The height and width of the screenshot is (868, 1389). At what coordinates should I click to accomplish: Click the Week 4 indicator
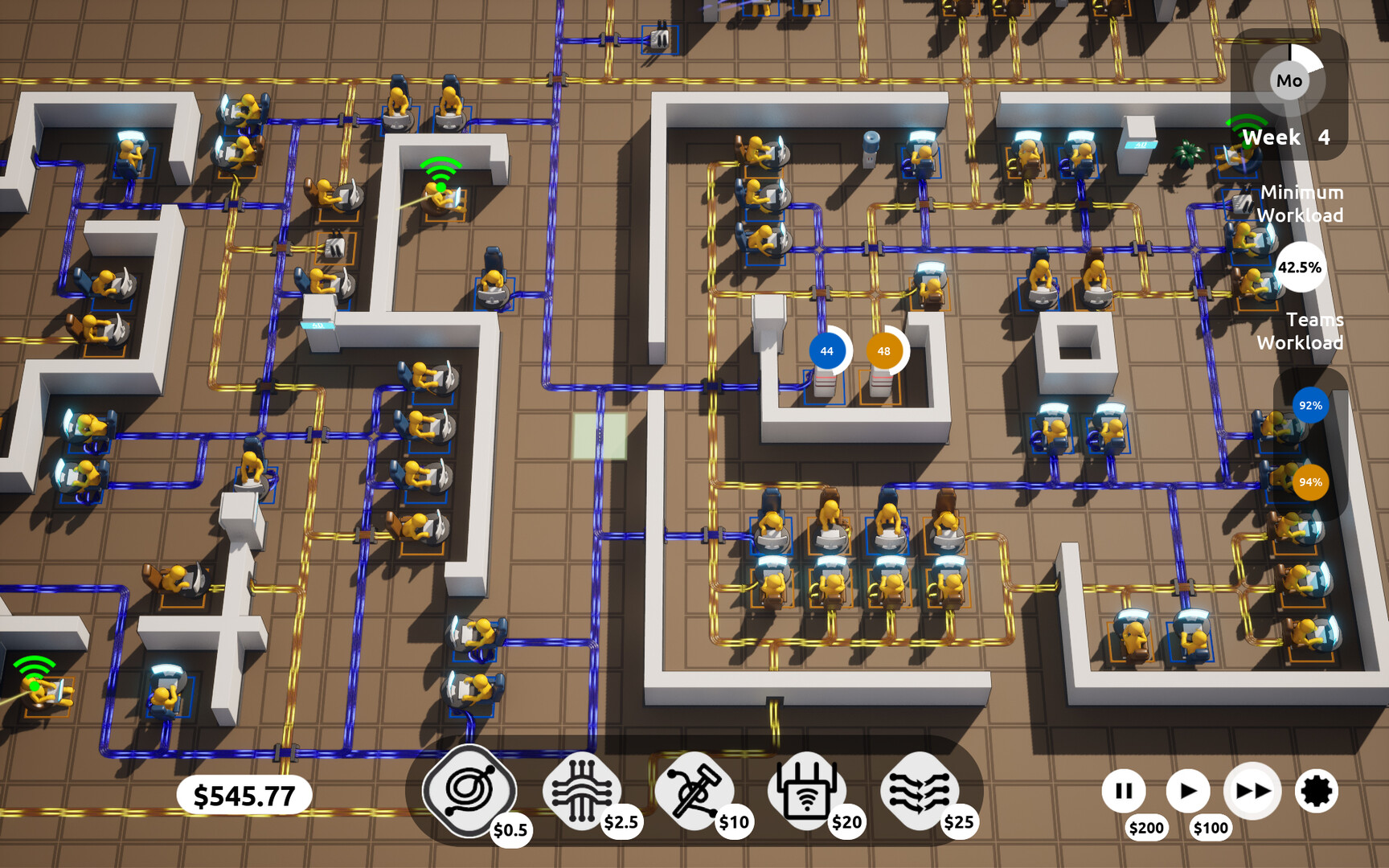point(1285,137)
